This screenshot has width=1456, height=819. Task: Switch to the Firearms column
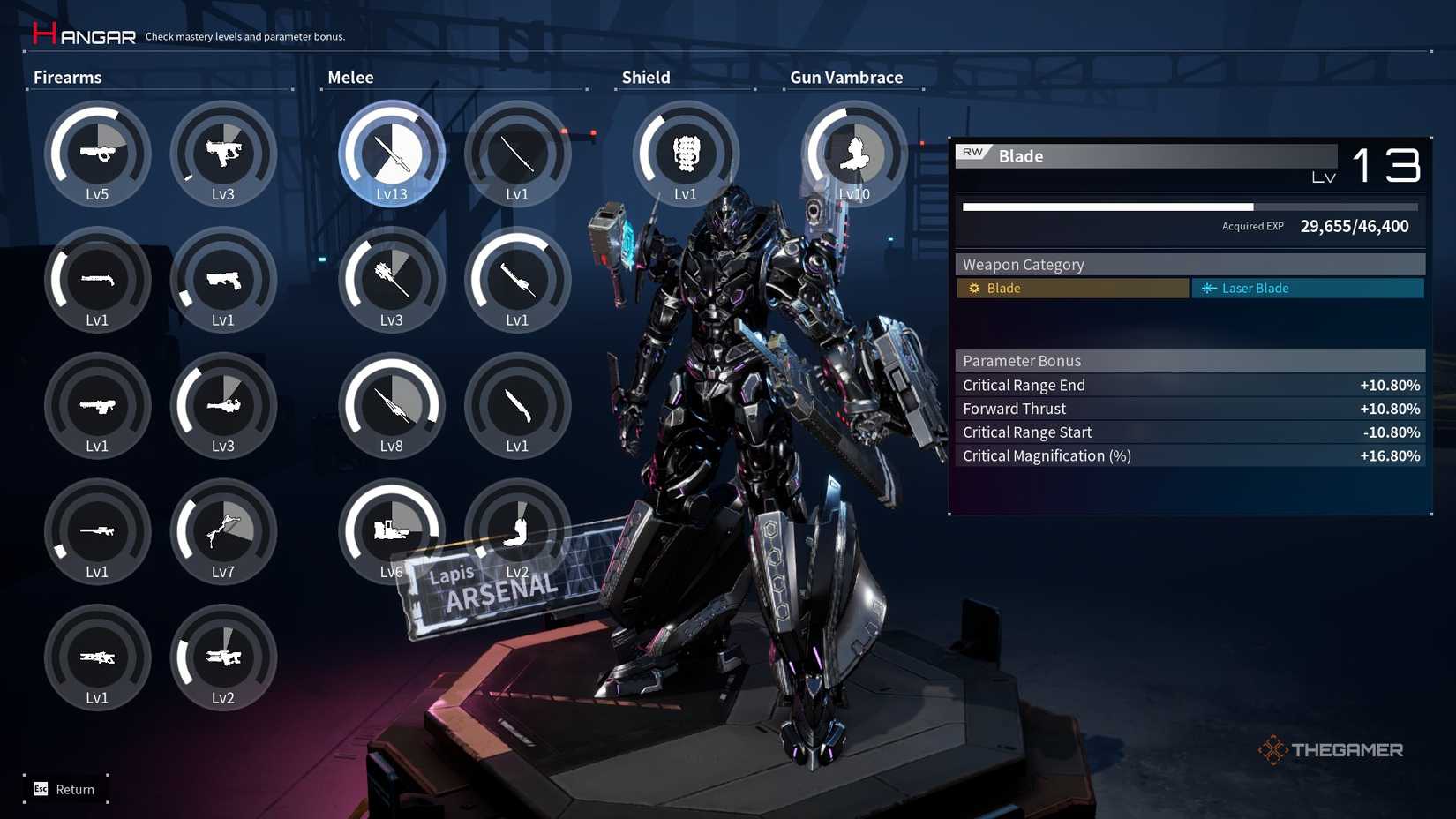point(67,78)
